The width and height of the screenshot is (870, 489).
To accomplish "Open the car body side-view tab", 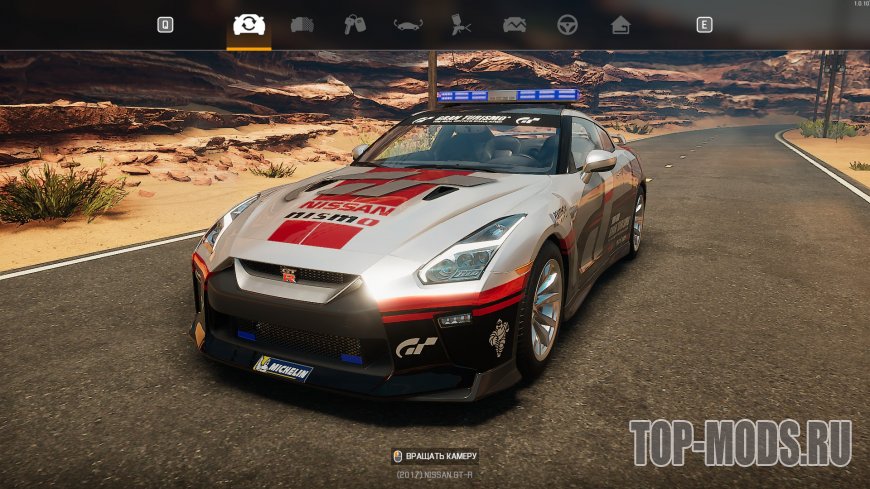I will [x=408, y=25].
